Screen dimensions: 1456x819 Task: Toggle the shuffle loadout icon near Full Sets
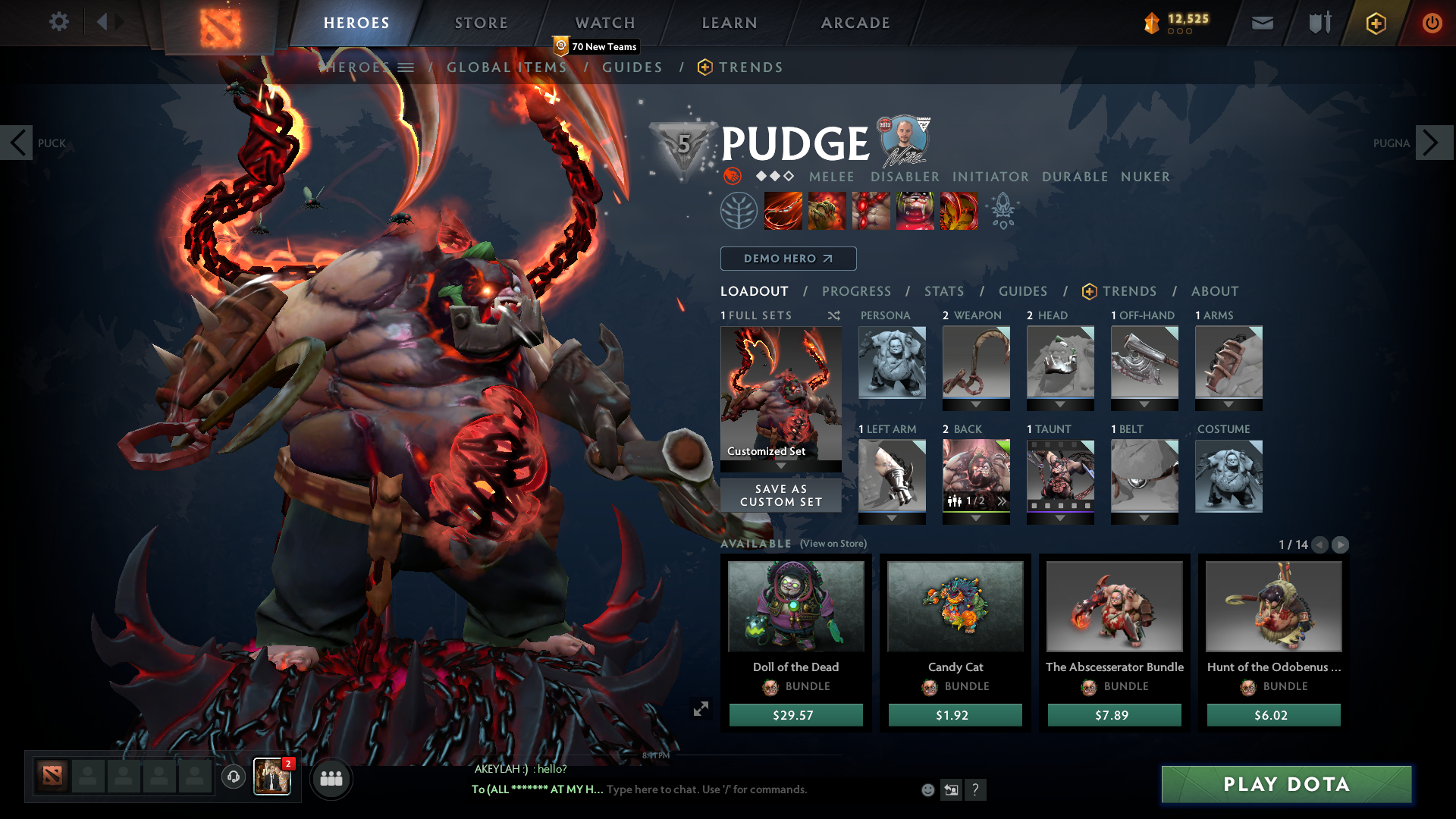[x=833, y=315]
